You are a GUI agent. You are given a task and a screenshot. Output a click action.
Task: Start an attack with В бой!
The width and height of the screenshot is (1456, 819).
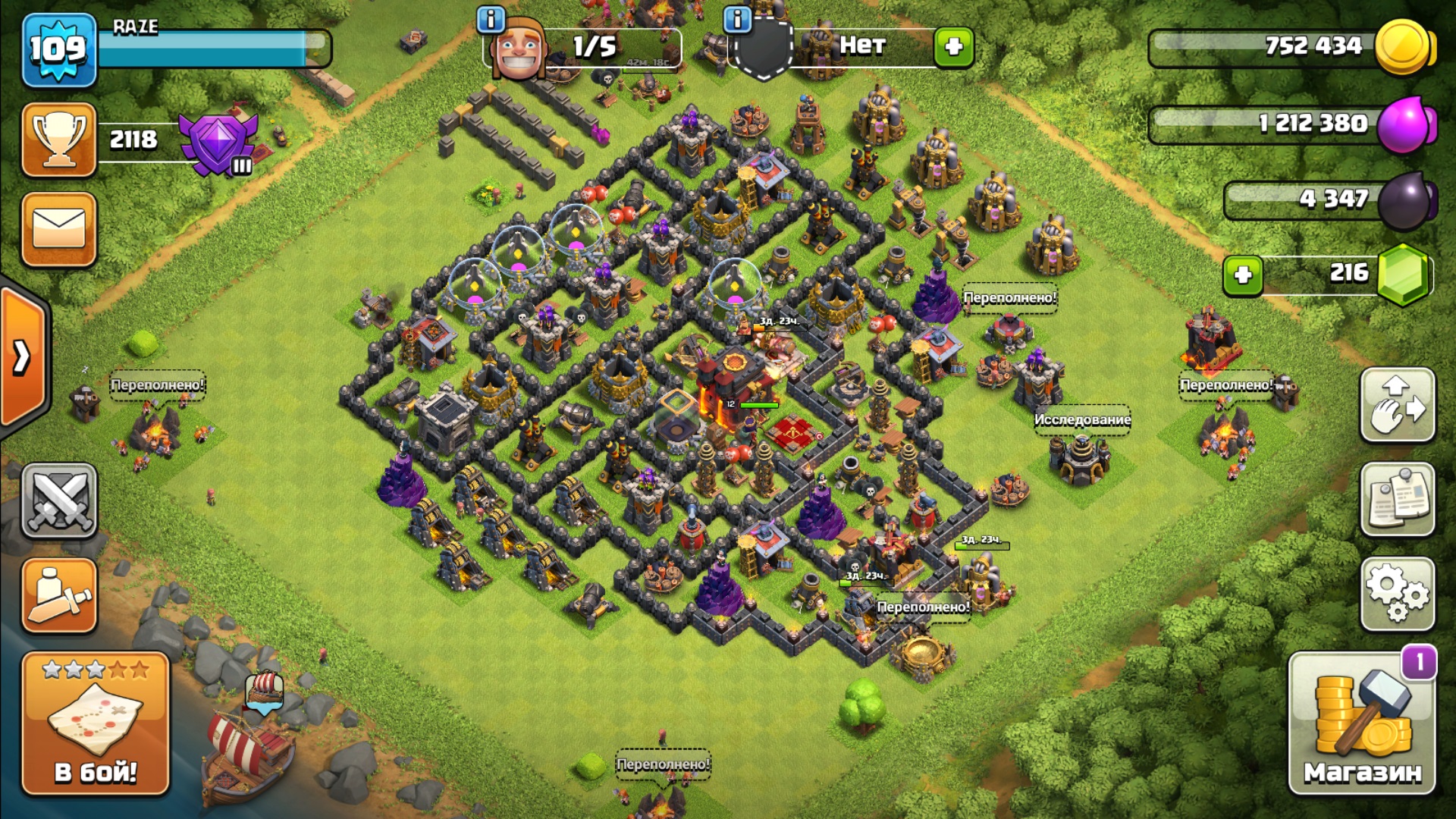tap(96, 724)
